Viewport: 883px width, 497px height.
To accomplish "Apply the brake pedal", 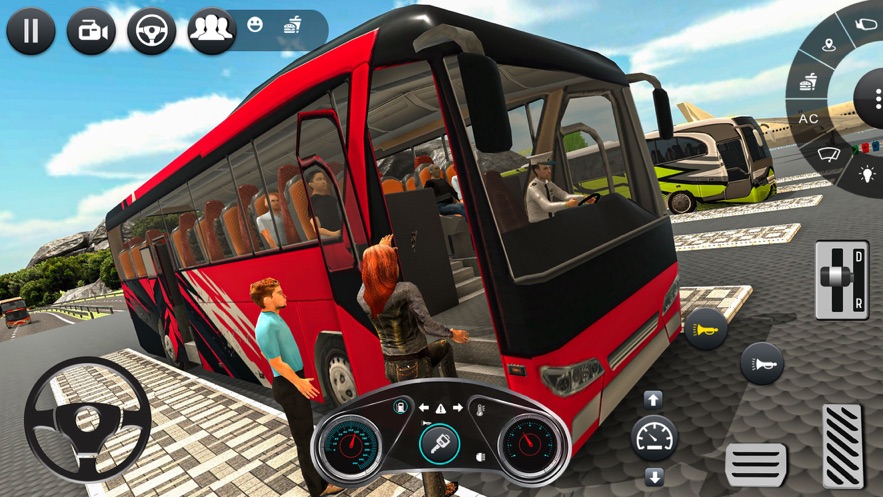I will pyautogui.click(x=756, y=465).
